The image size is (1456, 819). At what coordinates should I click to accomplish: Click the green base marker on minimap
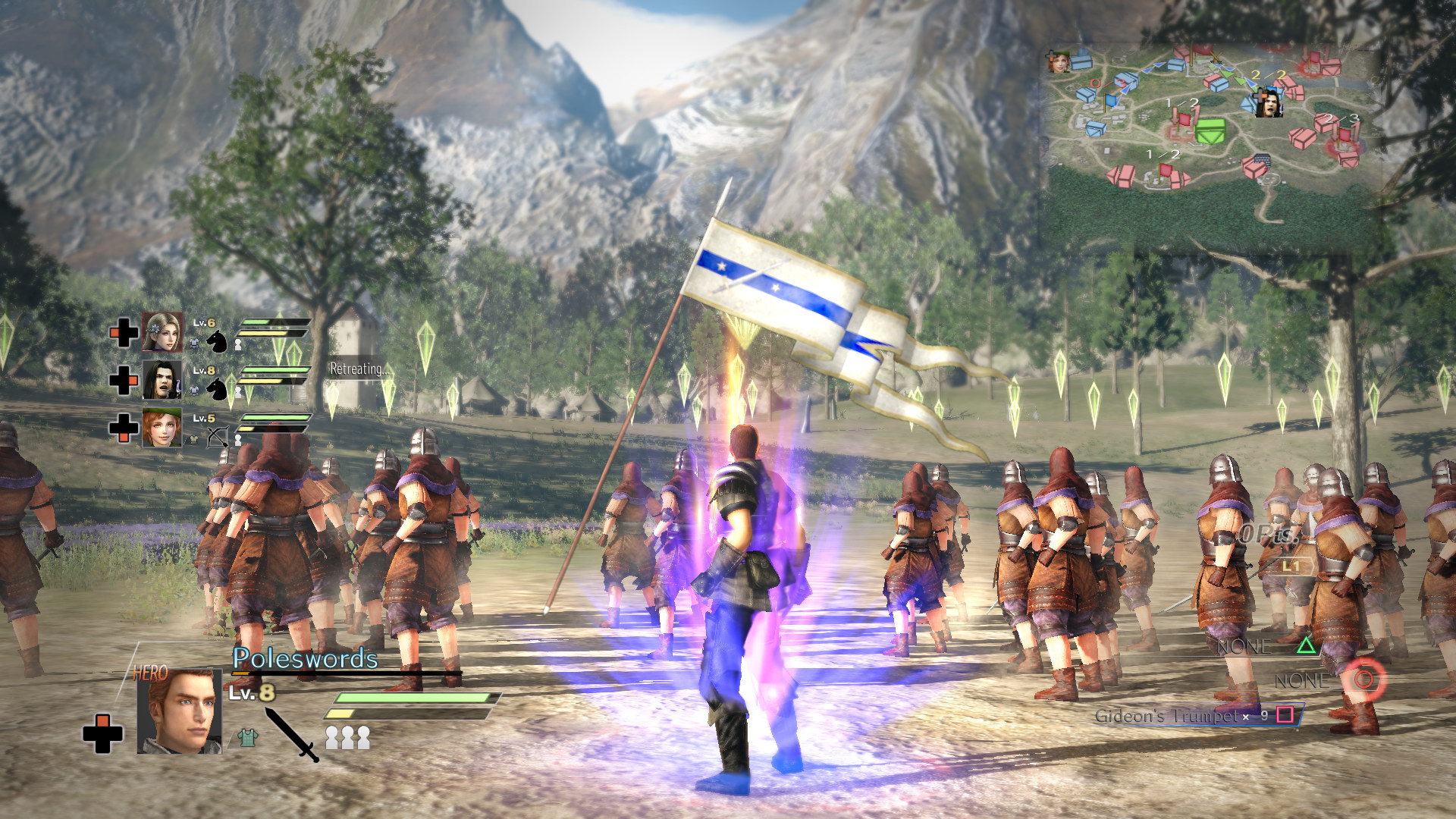[1210, 130]
